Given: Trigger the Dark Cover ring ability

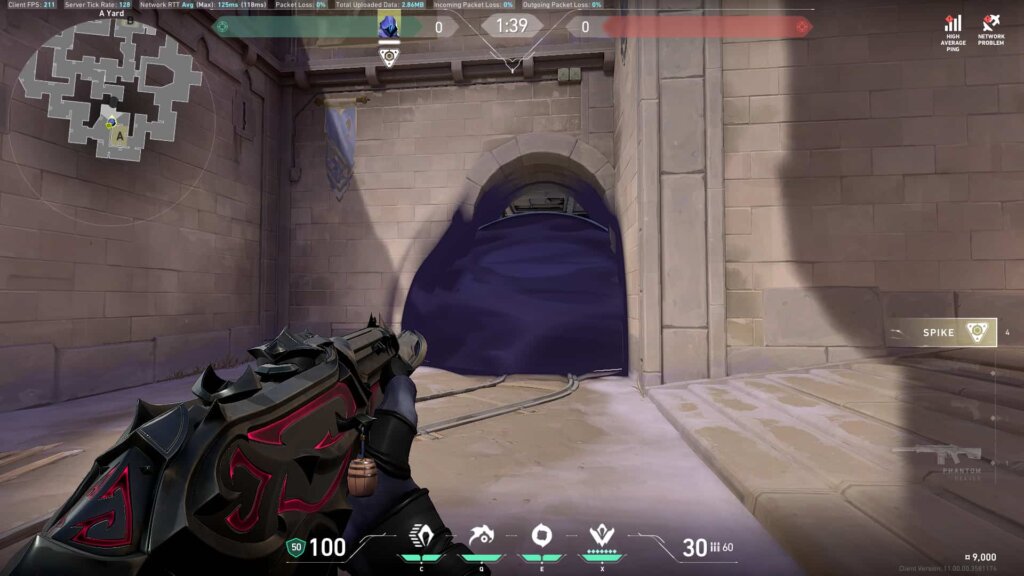Looking at the screenshot, I should pos(541,536).
